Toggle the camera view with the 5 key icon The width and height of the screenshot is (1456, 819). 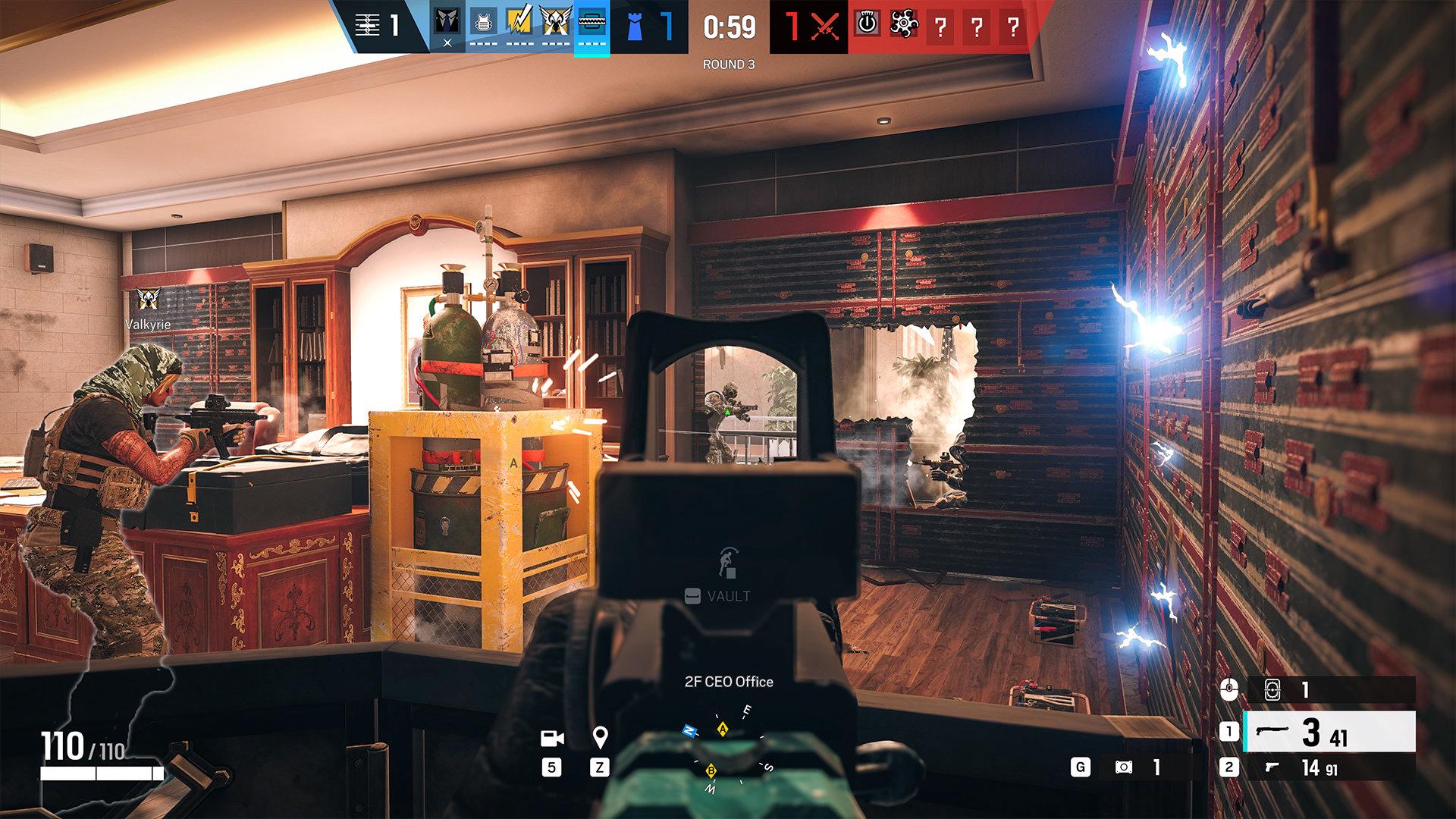[x=553, y=766]
